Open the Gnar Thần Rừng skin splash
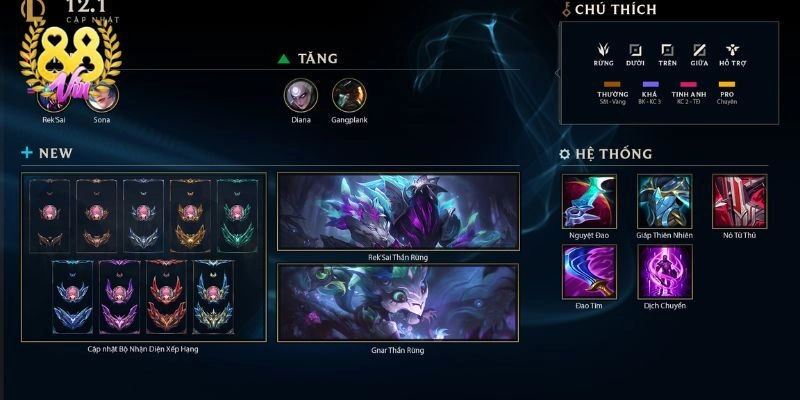 398,302
